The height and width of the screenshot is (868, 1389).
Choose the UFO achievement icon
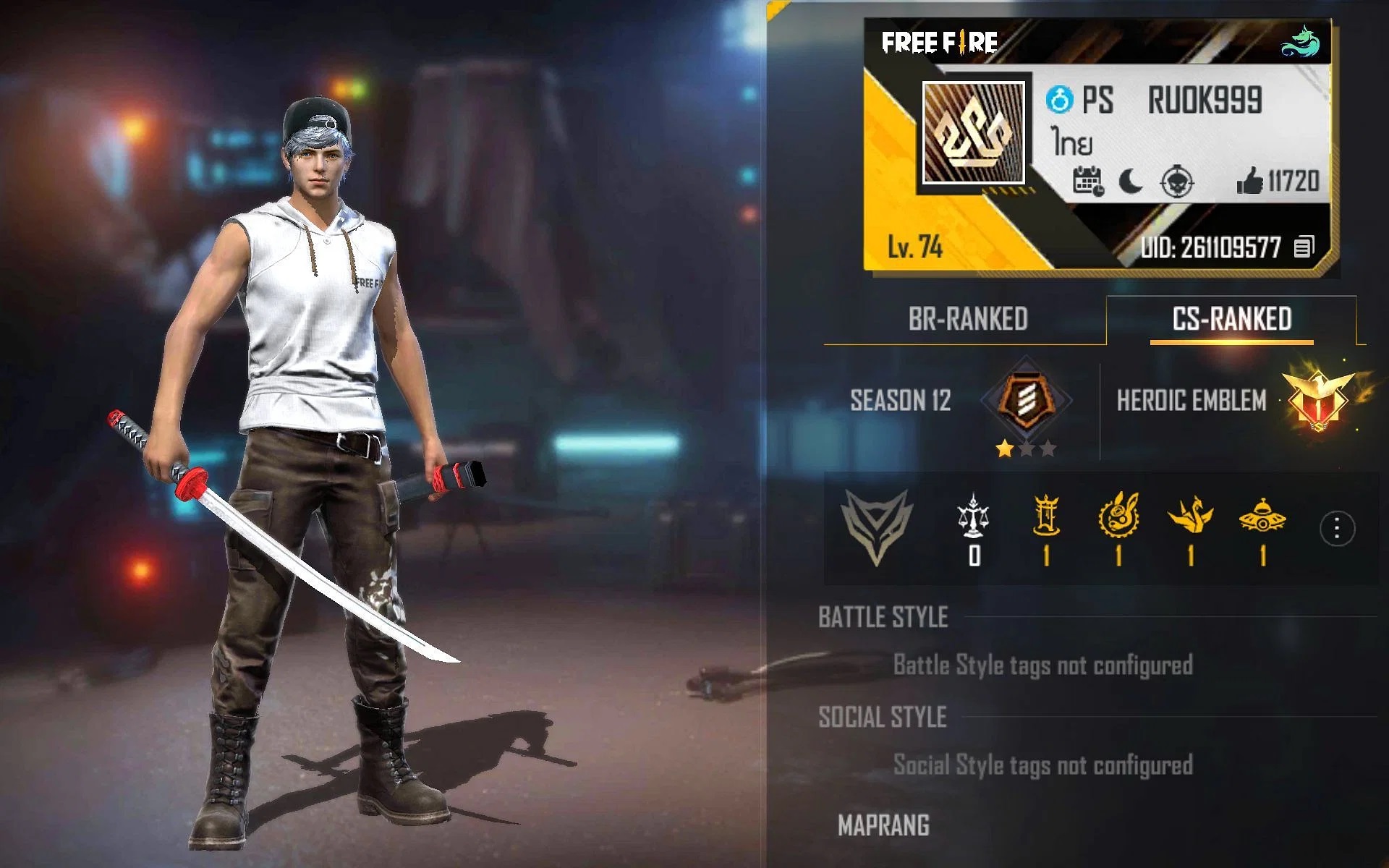tap(1262, 515)
